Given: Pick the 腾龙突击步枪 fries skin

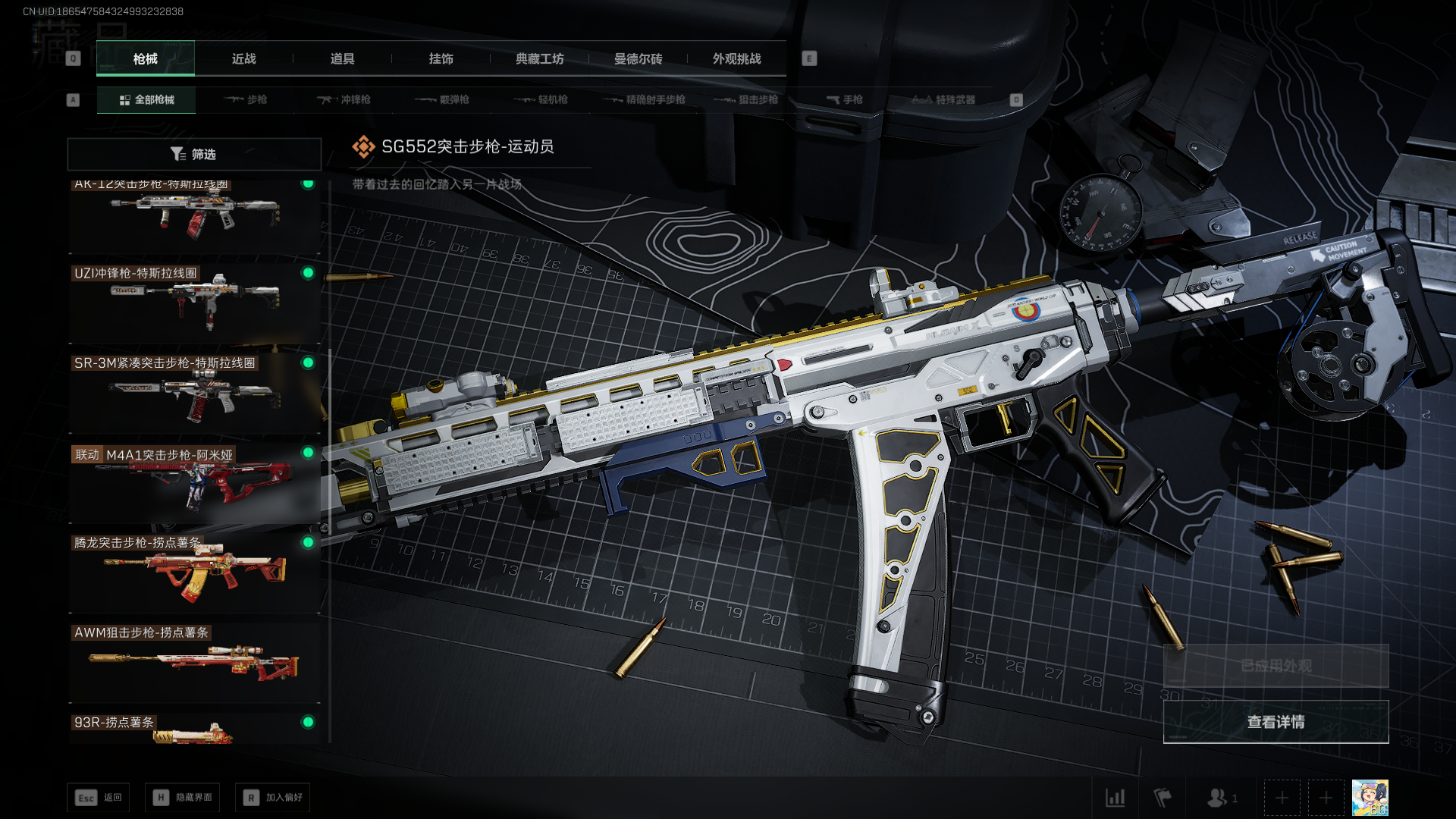Looking at the screenshot, I should pyautogui.click(x=194, y=573).
